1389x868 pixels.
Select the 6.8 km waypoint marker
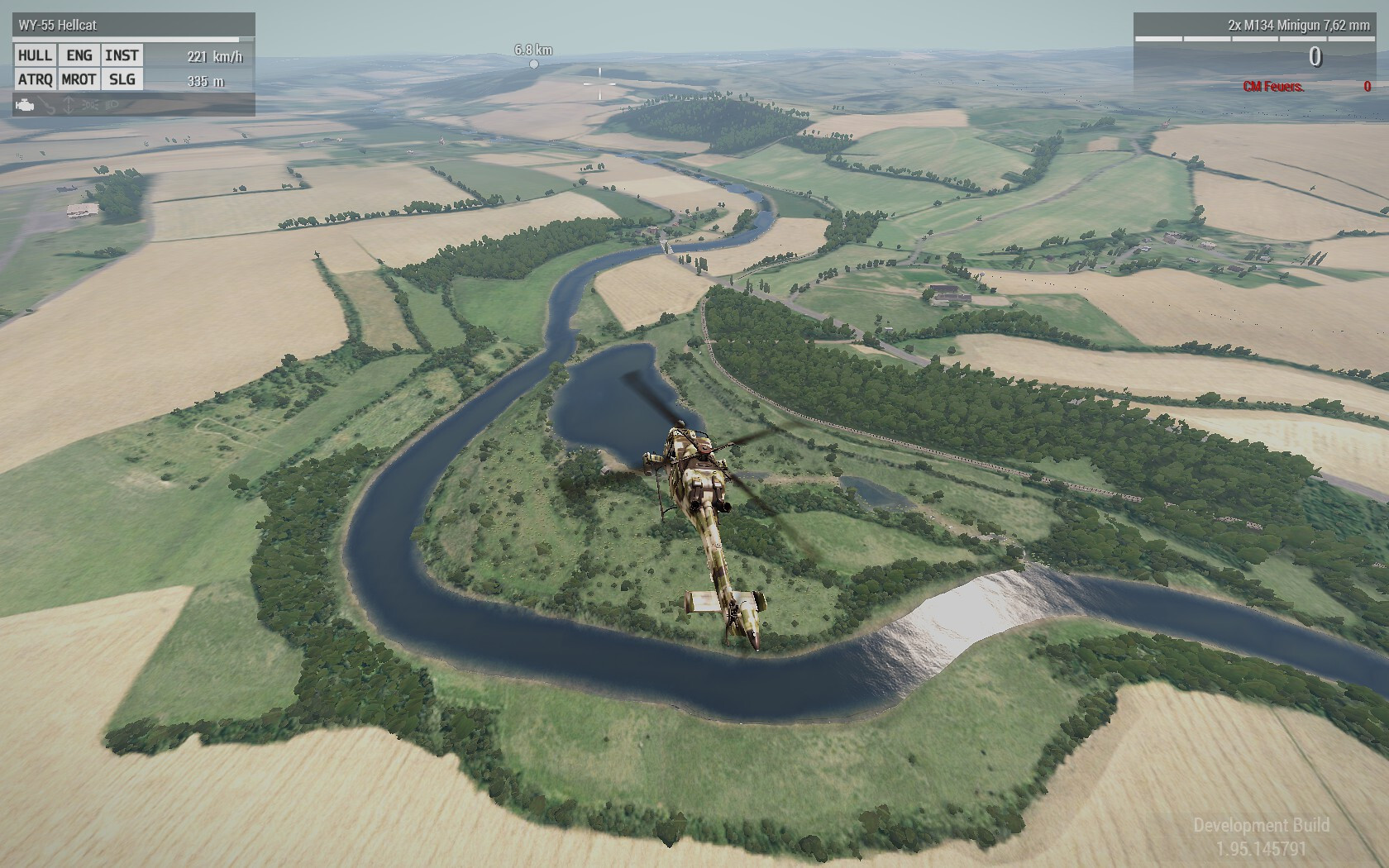click(533, 64)
